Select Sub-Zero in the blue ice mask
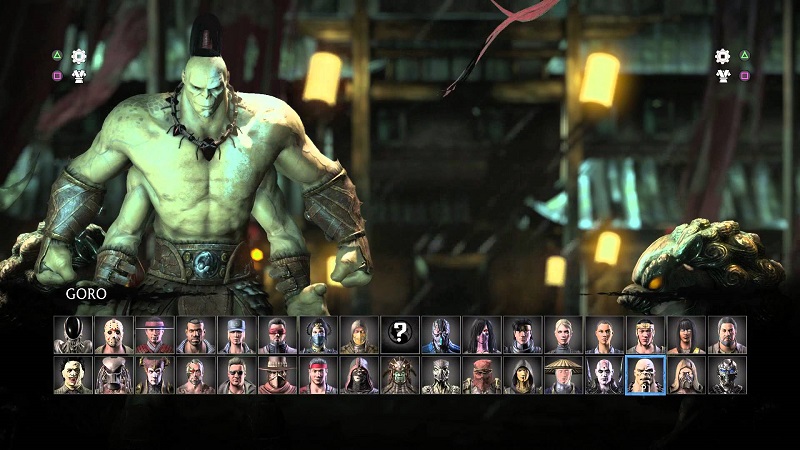 [441, 335]
